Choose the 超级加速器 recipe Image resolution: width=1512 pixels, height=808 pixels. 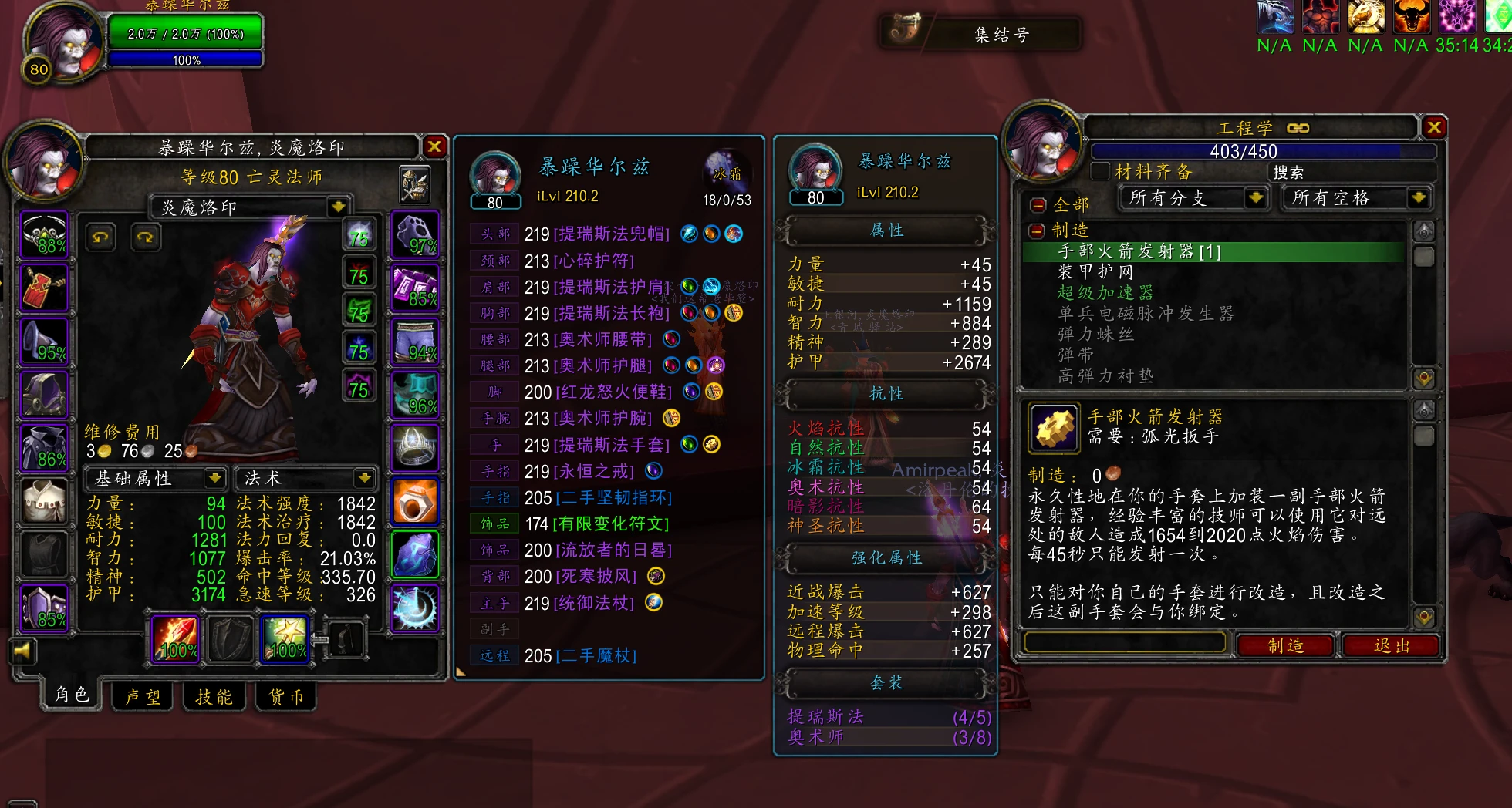pos(1105,293)
